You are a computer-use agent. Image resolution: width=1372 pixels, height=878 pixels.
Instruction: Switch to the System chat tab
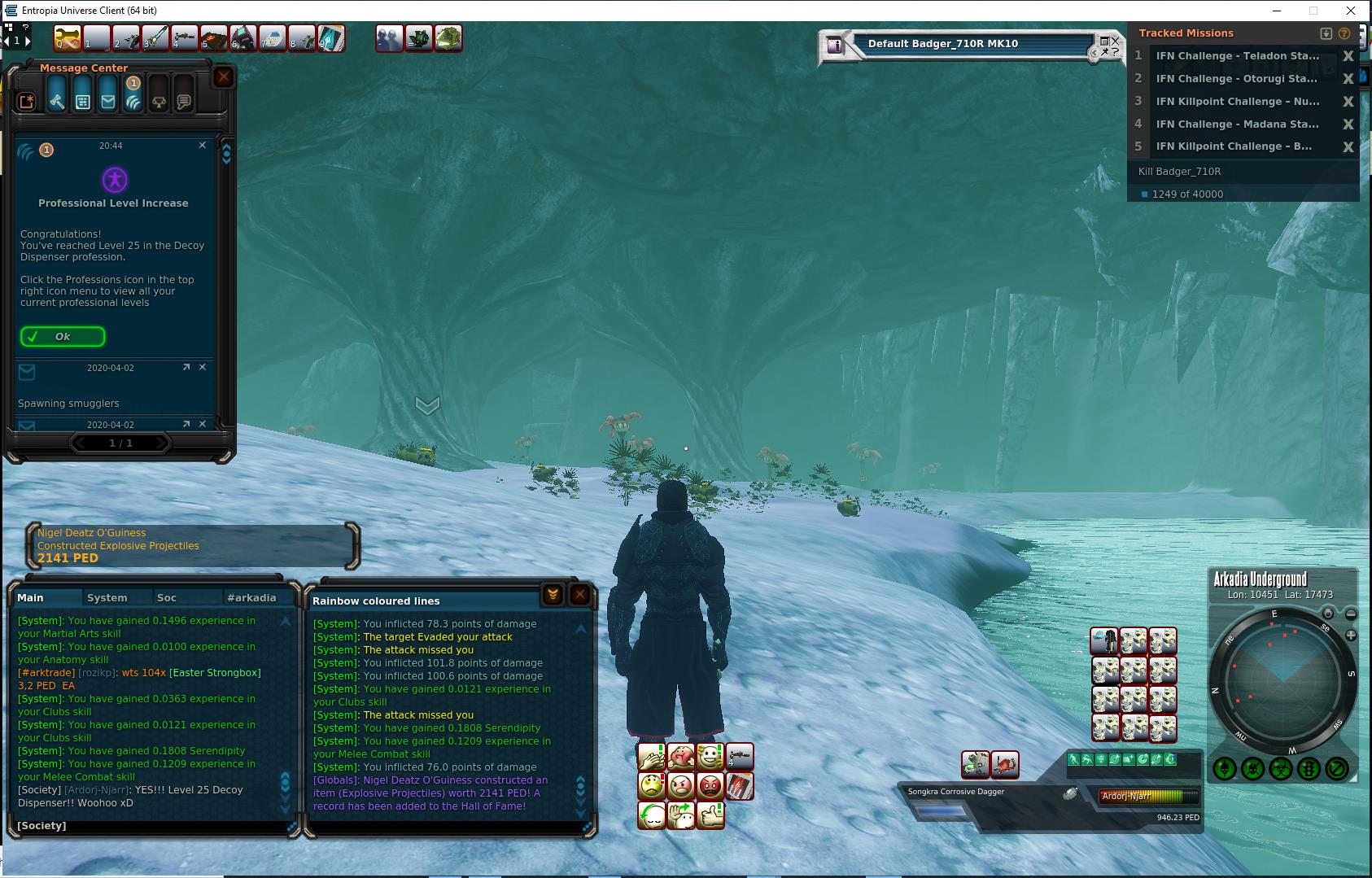click(107, 597)
